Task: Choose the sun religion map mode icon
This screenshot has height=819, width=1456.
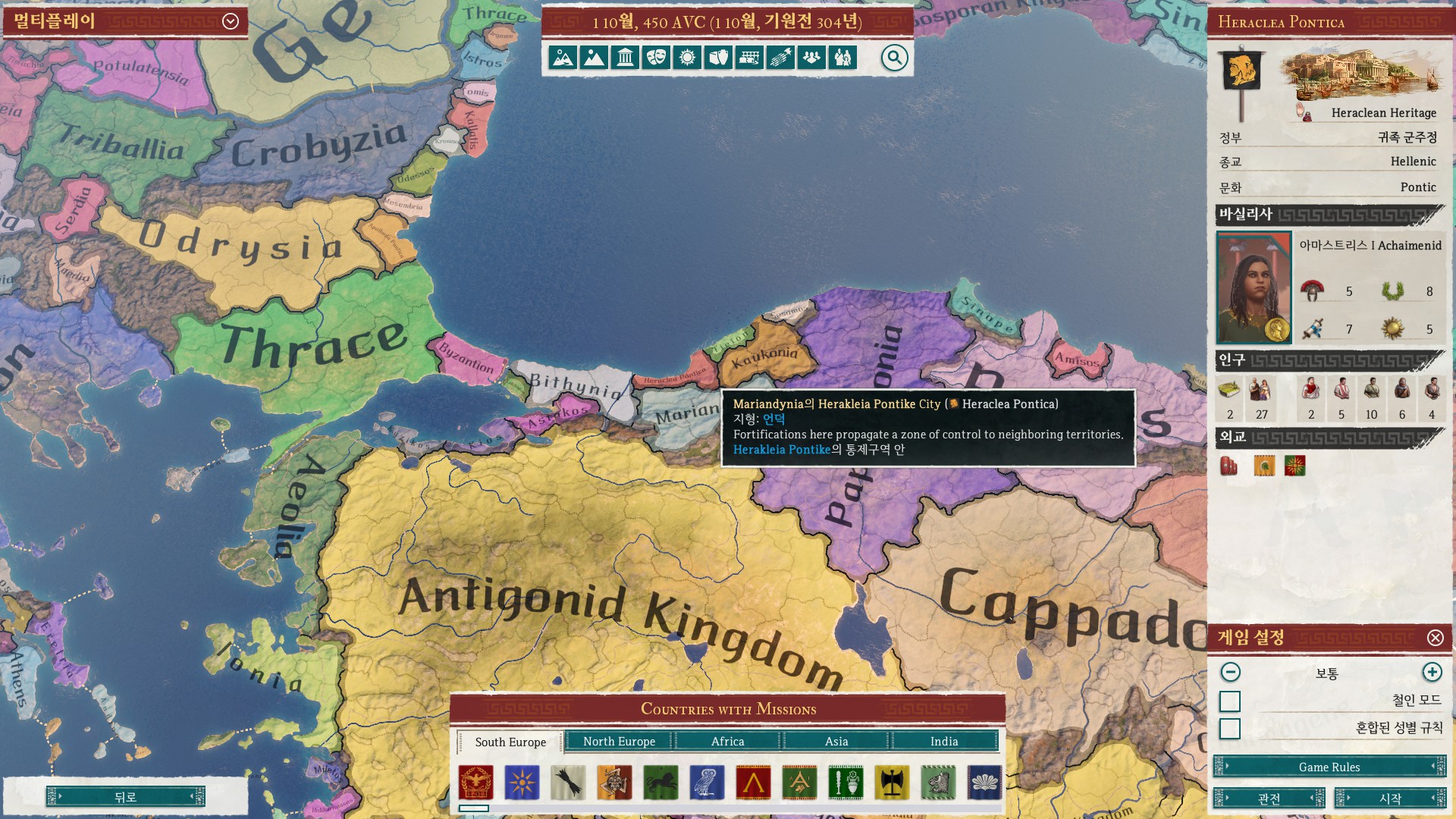Action: coord(687,58)
